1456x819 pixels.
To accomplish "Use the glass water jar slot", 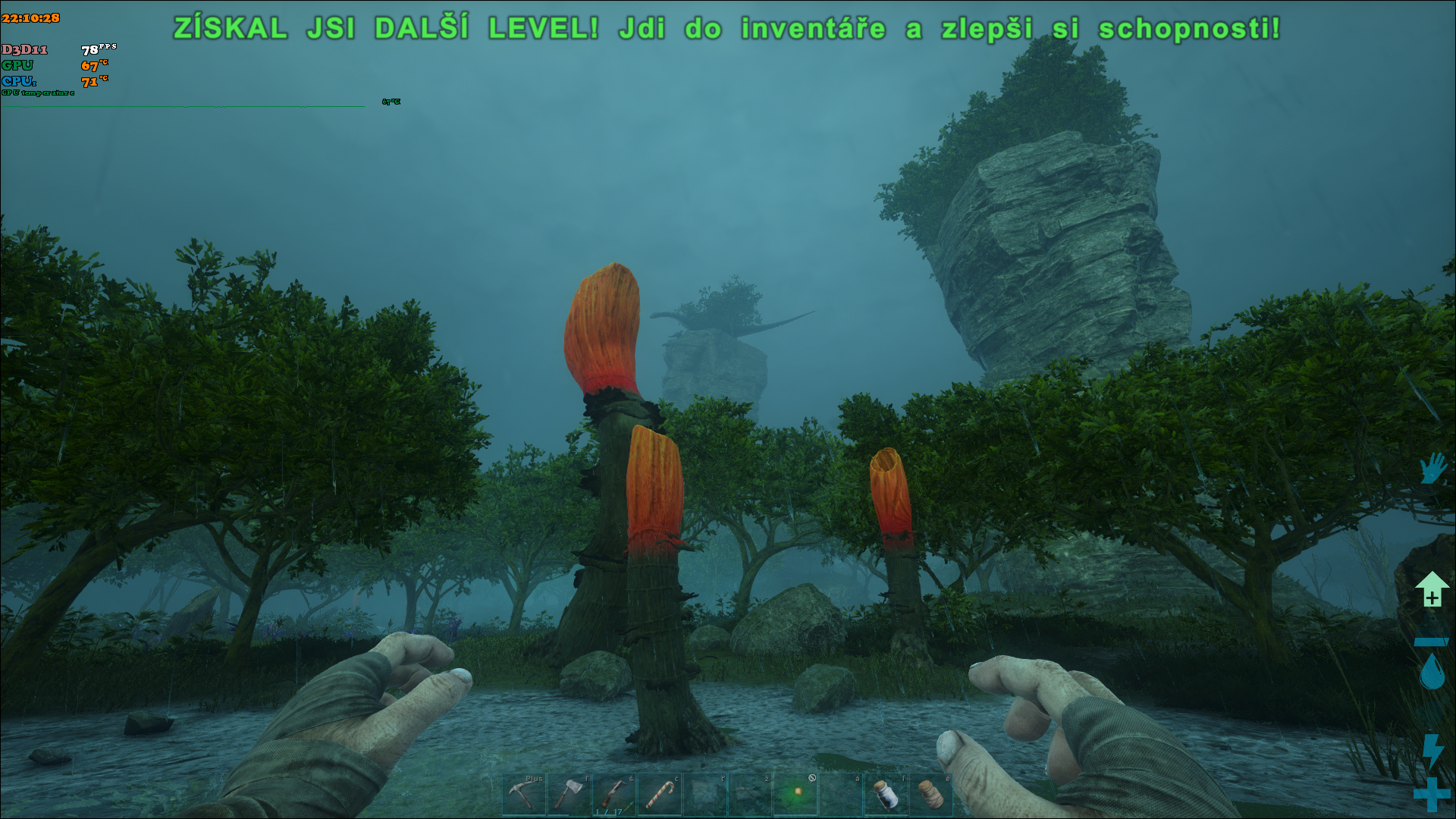I will 886,794.
